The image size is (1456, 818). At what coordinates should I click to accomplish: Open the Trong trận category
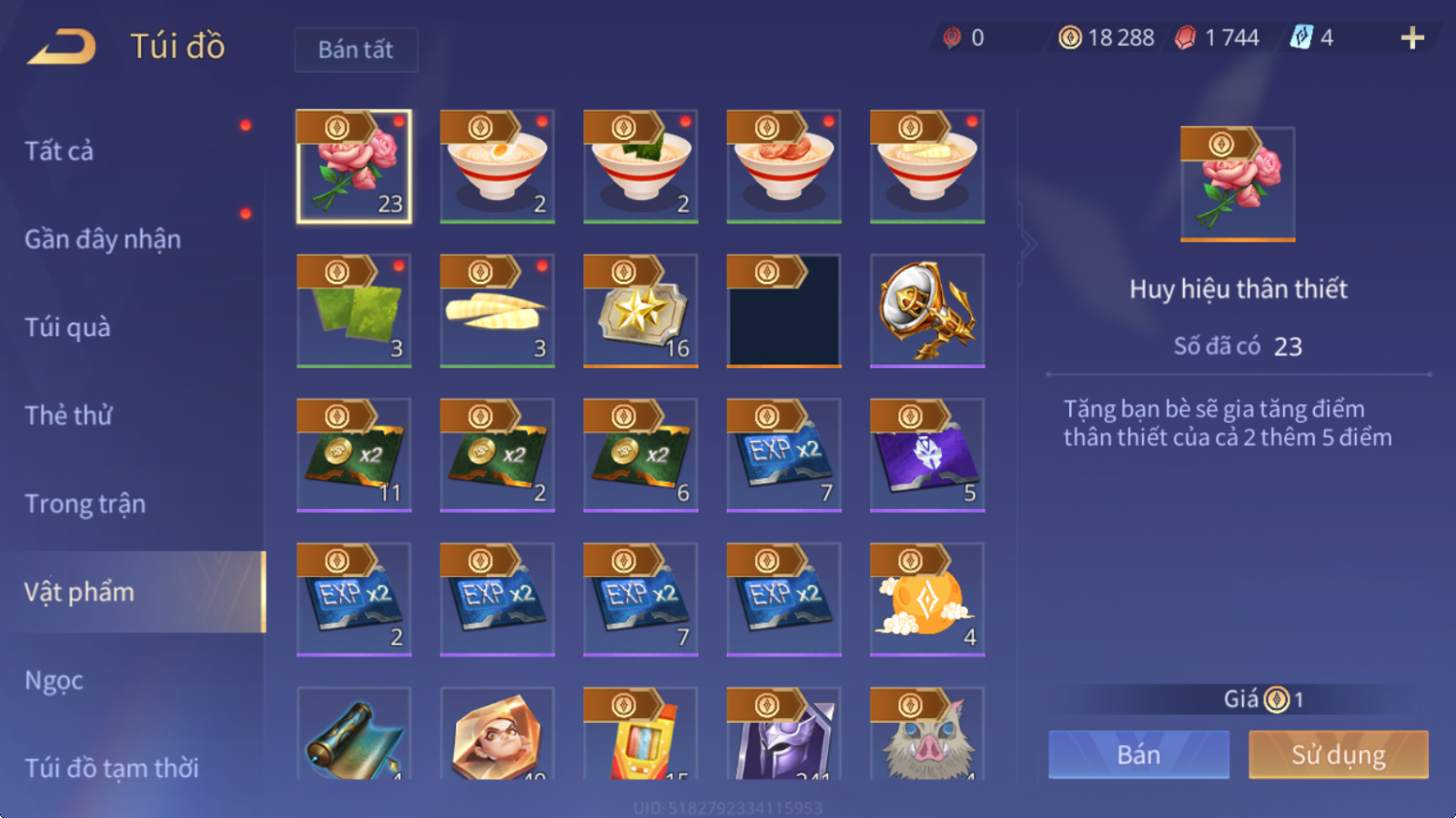(85, 504)
